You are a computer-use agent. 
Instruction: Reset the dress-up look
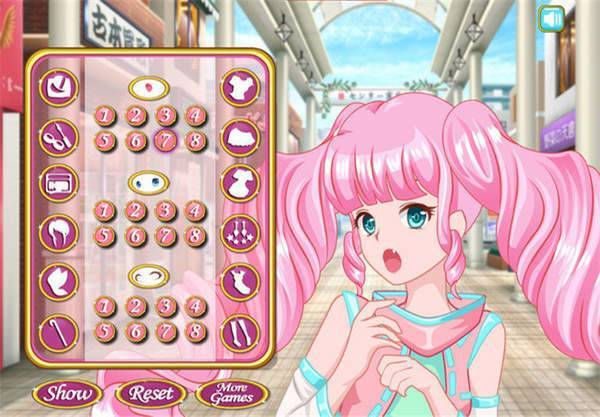(x=150, y=392)
